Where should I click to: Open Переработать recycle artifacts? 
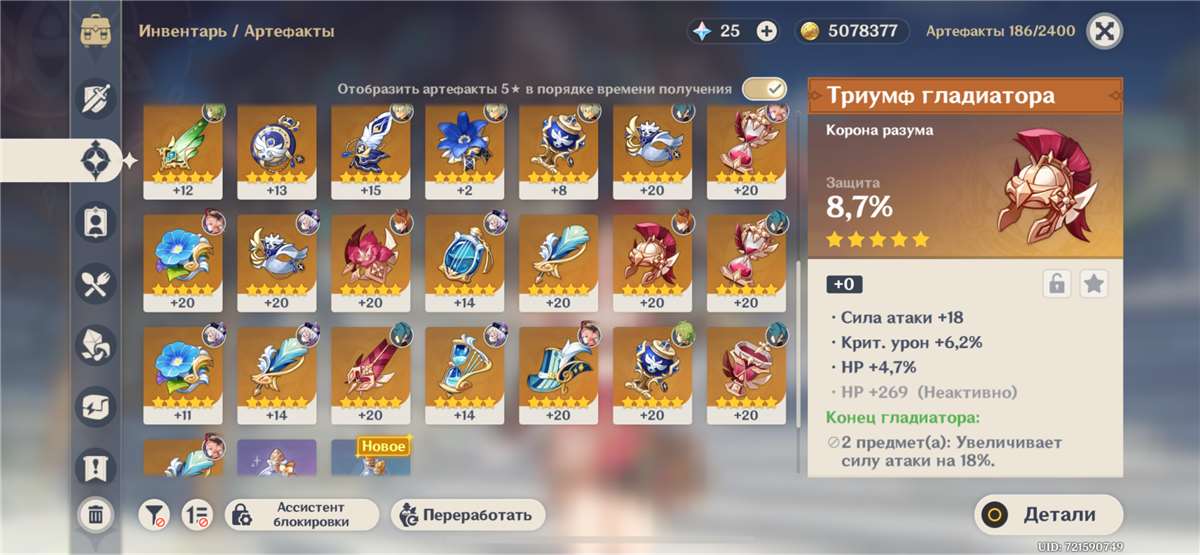pyautogui.click(x=469, y=515)
